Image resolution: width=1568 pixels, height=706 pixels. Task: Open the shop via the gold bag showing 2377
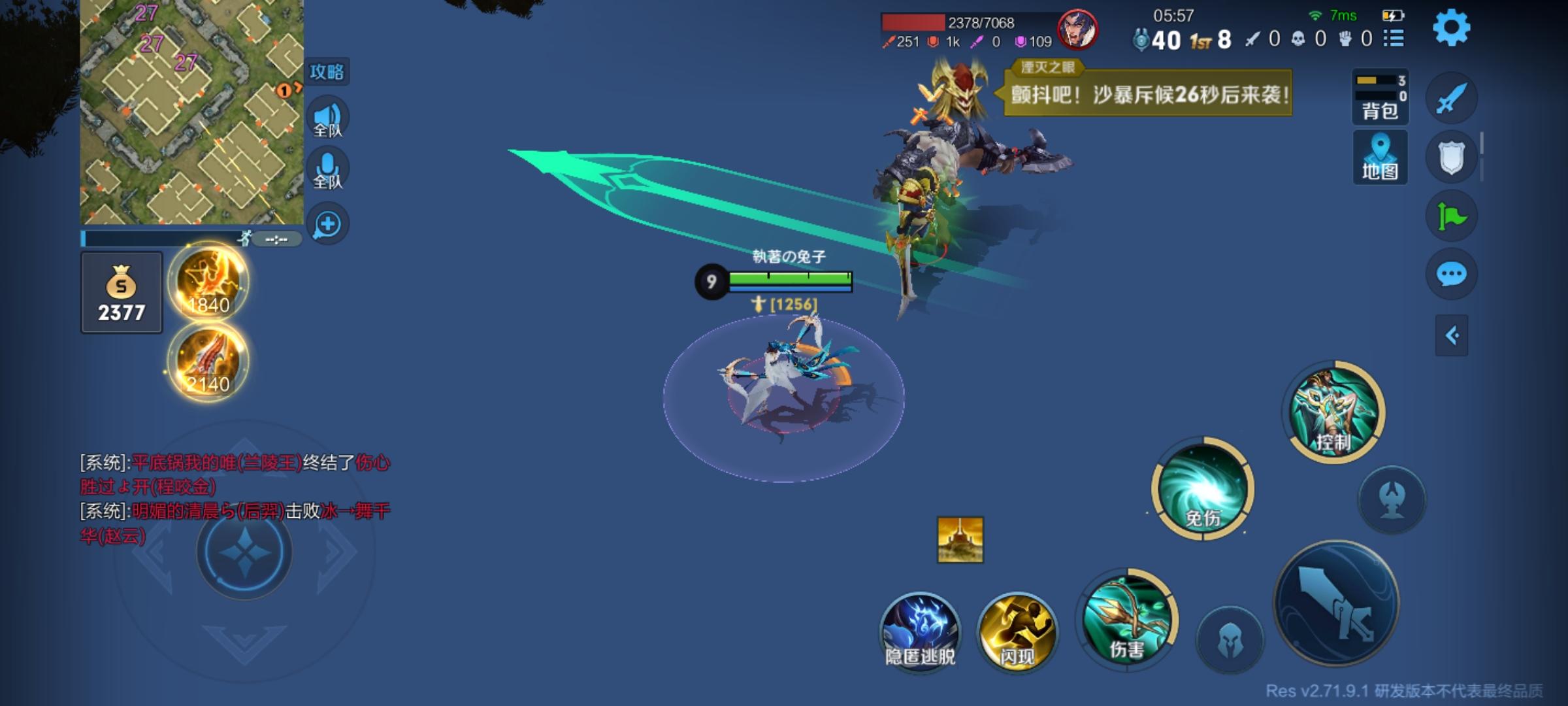pos(122,292)
